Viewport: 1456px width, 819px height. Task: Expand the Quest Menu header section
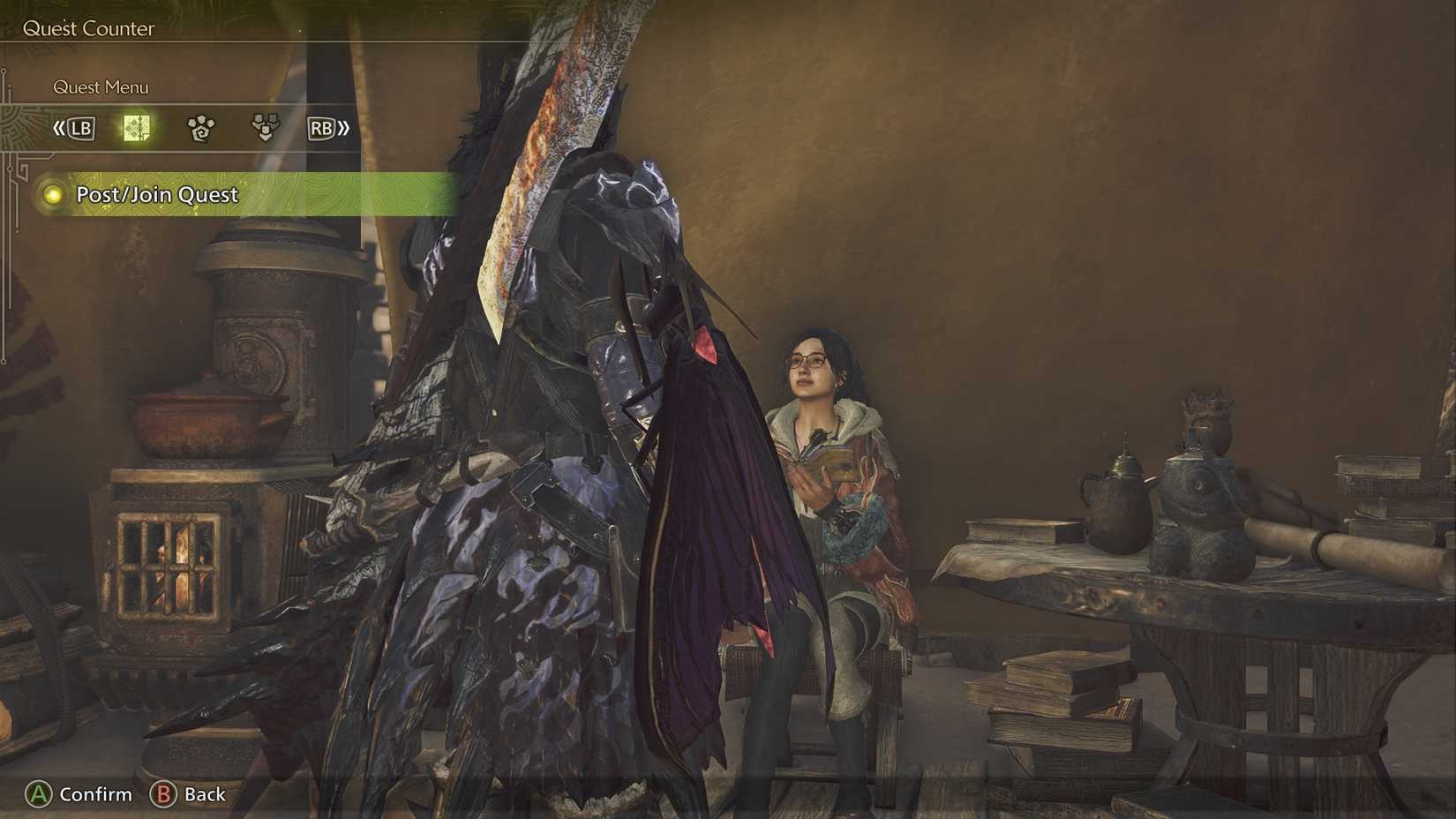[x=100, y=86]
